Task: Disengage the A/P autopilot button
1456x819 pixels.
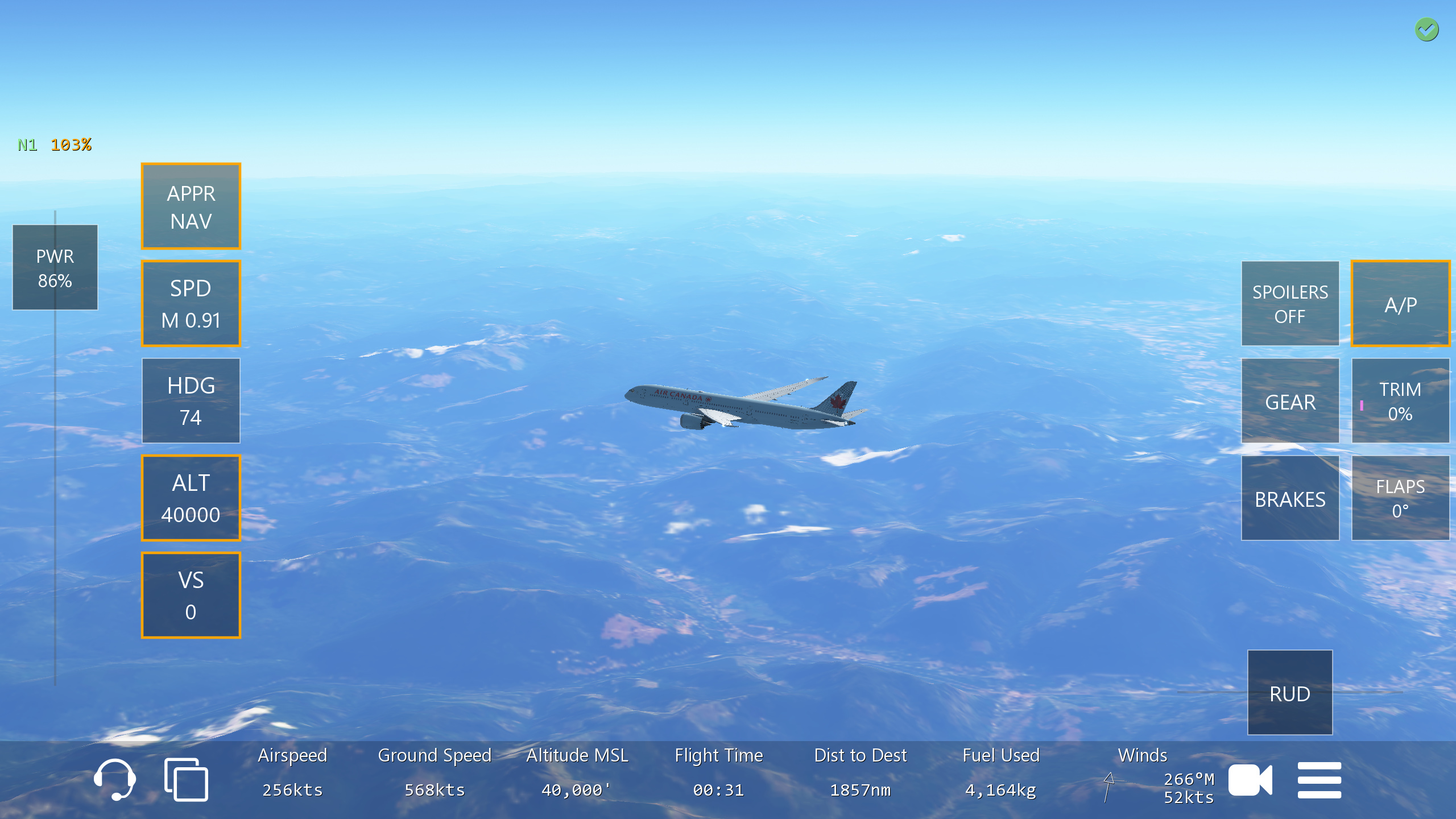Action: click(x=1400, y=304)
